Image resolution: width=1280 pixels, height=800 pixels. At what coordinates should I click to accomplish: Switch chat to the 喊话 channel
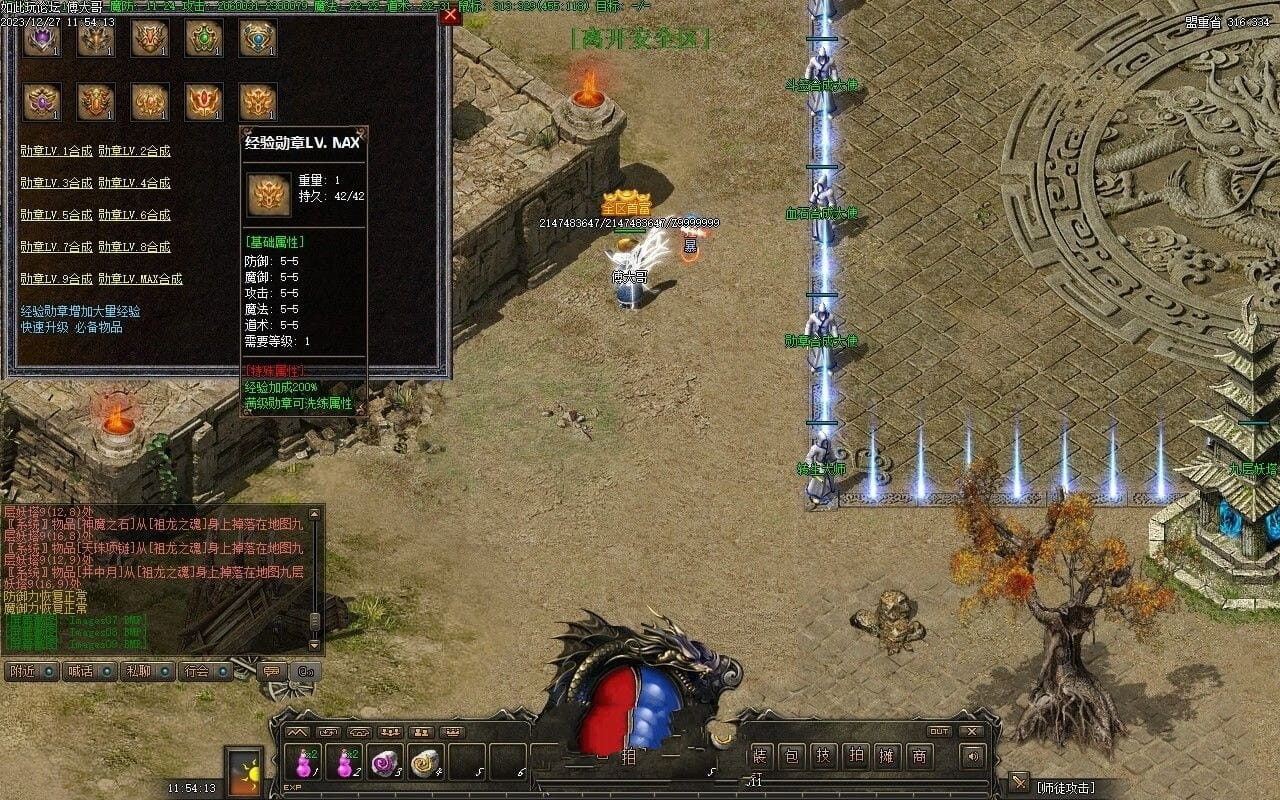89,671
